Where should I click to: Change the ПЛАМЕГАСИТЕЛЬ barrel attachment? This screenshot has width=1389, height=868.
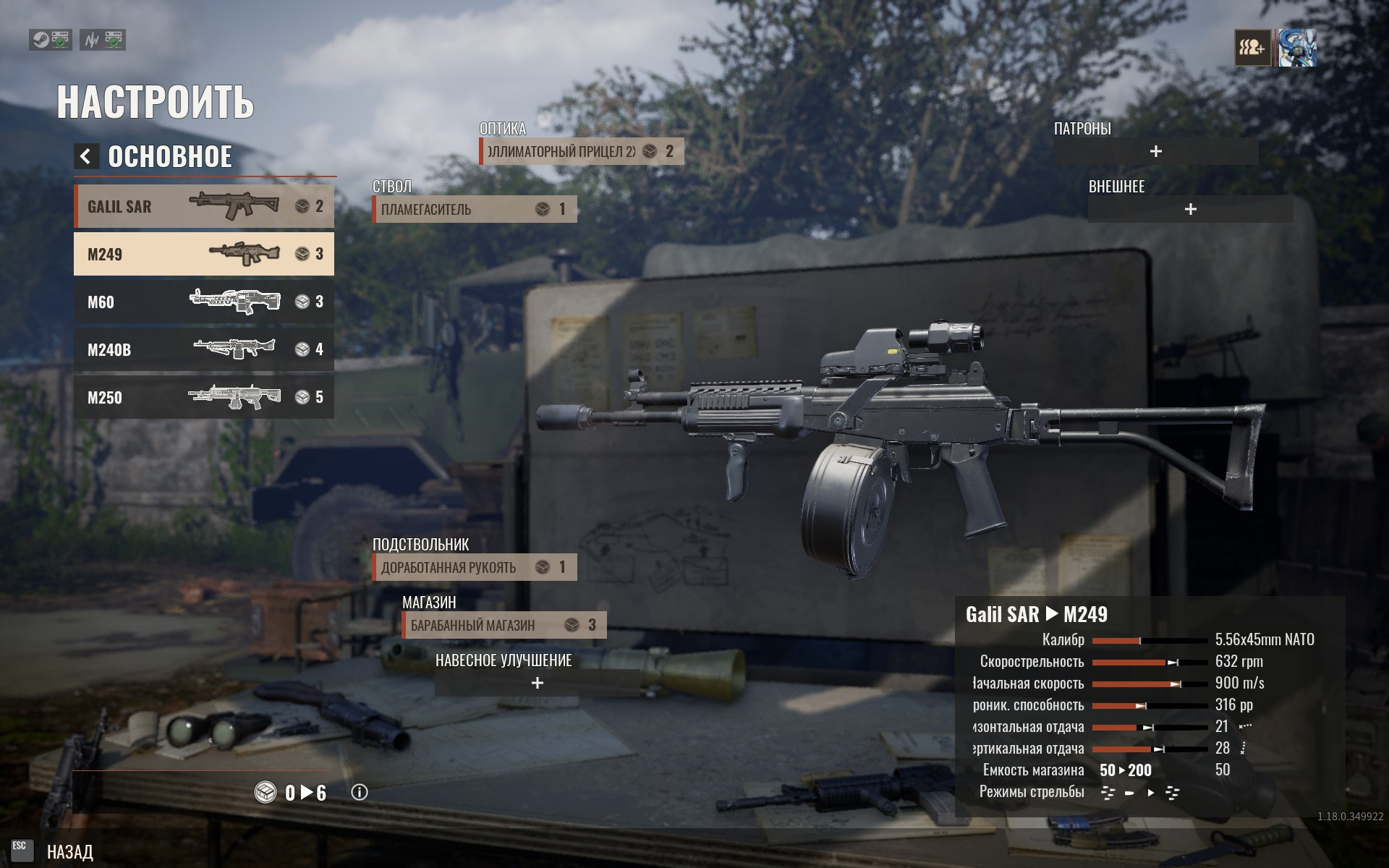[x=475, y=209]
